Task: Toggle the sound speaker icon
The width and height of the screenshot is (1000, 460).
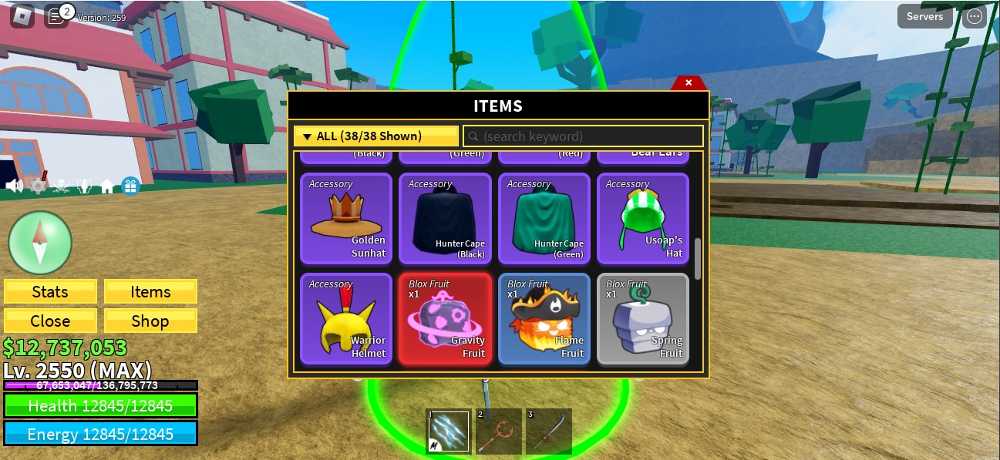Action: [14, 186]
